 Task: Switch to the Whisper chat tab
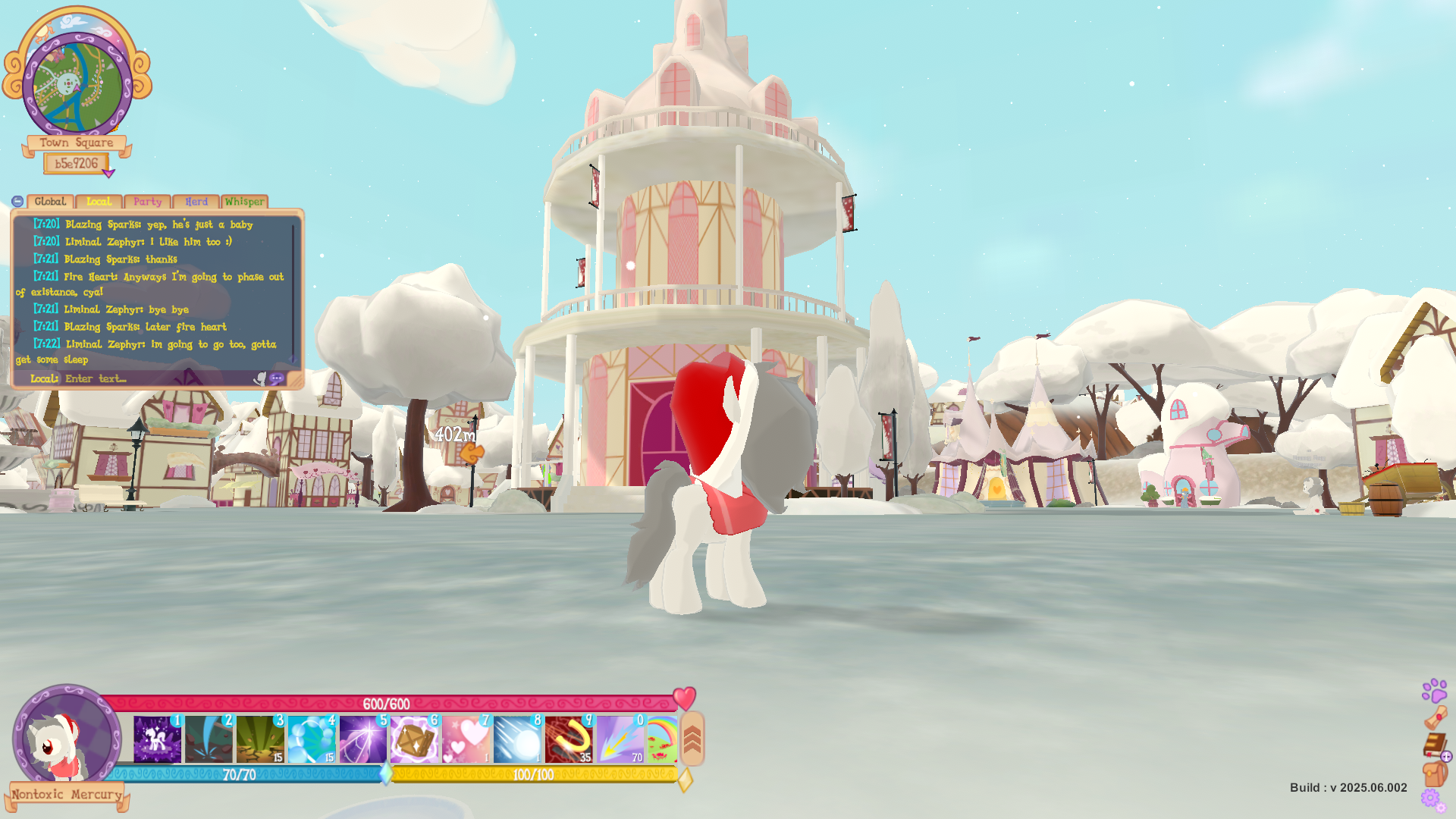pyautogui.click(x=244, y=202)
